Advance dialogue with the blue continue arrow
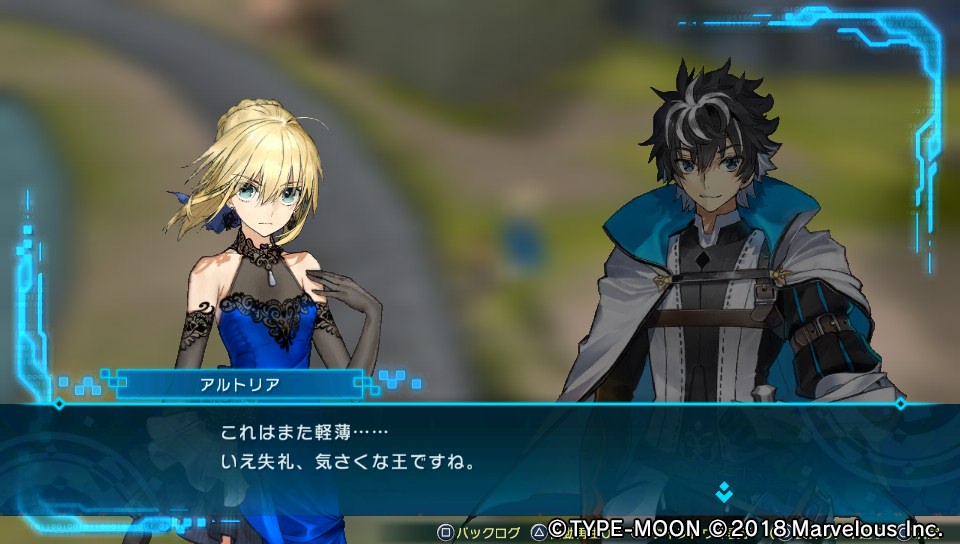This screenshot has height=544, width=960. coord(724,492)
